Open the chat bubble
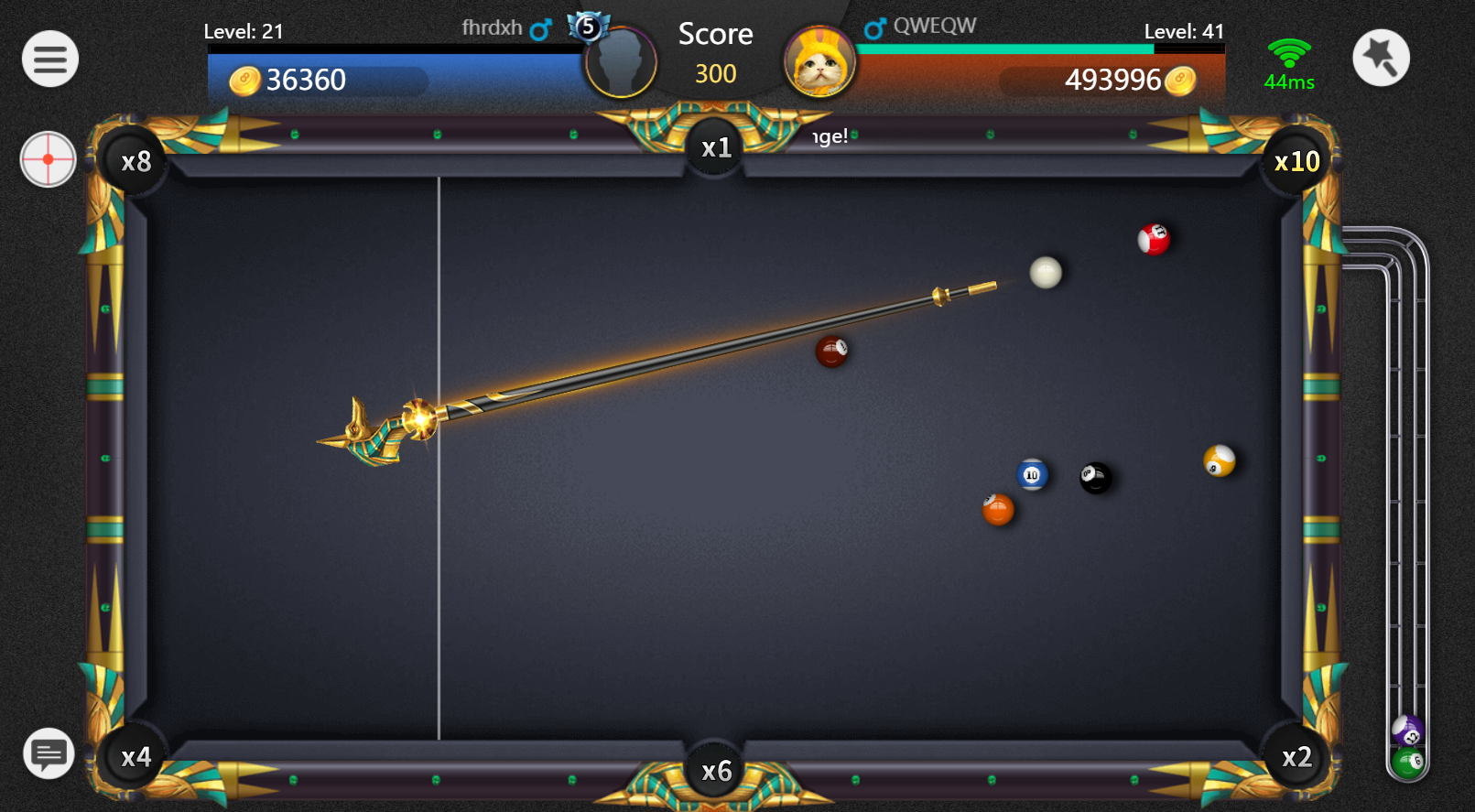Image resolution: width=1475 pixels, height=812 pixels. click(49, 753)
